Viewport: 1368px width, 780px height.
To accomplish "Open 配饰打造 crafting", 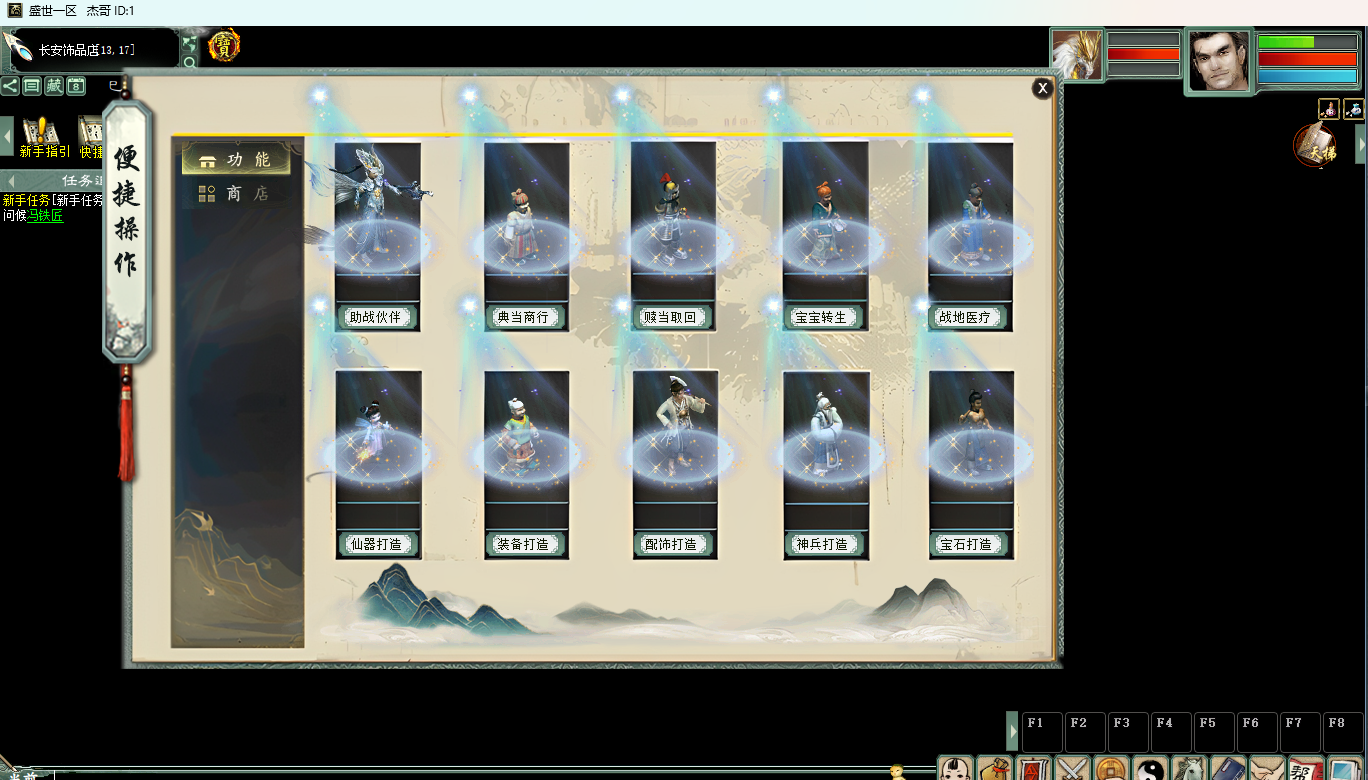I will pos(671,545).
